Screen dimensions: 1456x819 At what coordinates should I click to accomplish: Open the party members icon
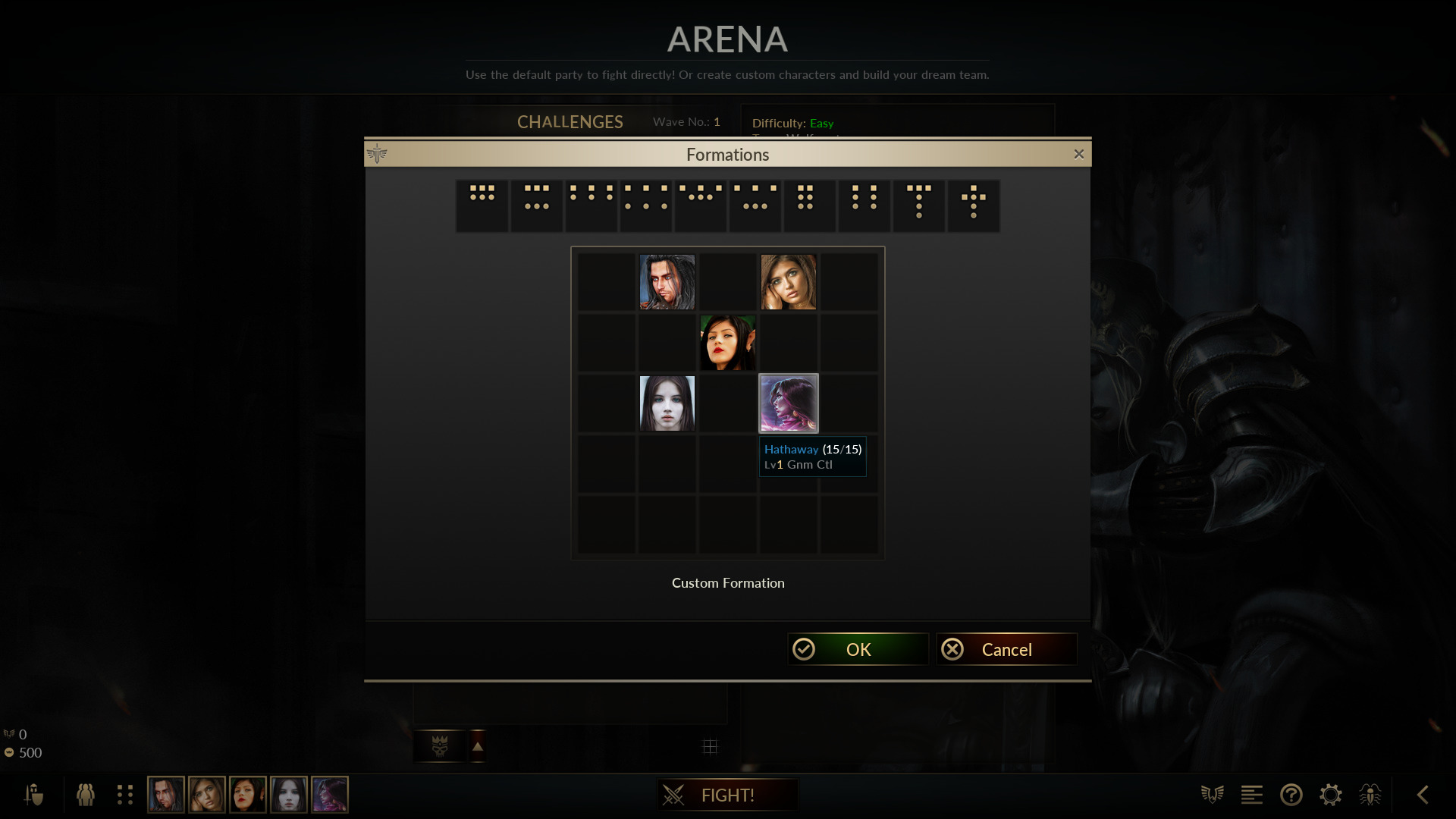coord(86,795)
